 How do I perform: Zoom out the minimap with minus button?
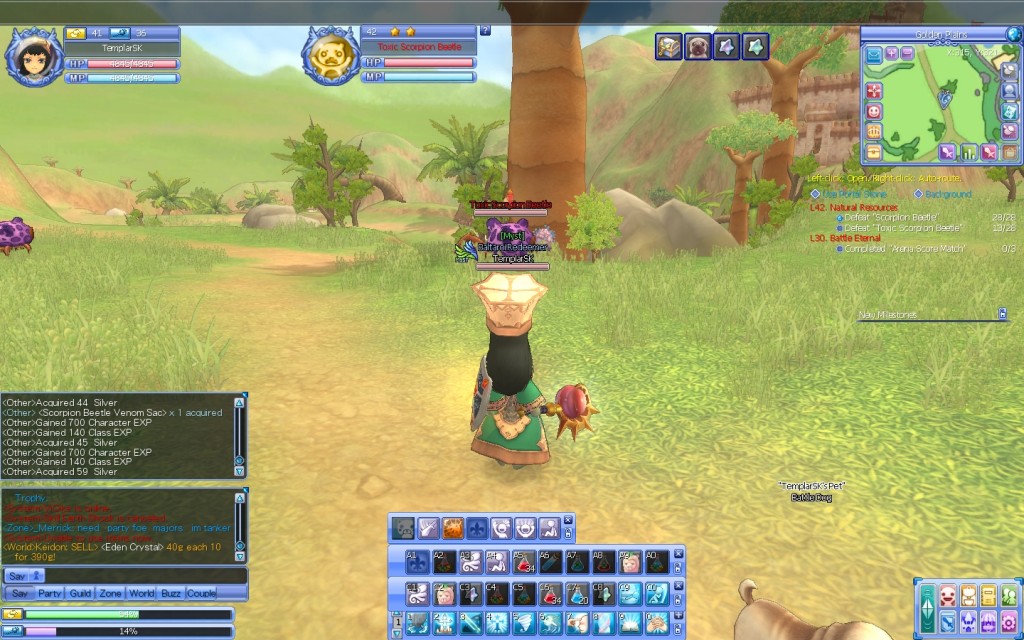(x=908, y=53)
